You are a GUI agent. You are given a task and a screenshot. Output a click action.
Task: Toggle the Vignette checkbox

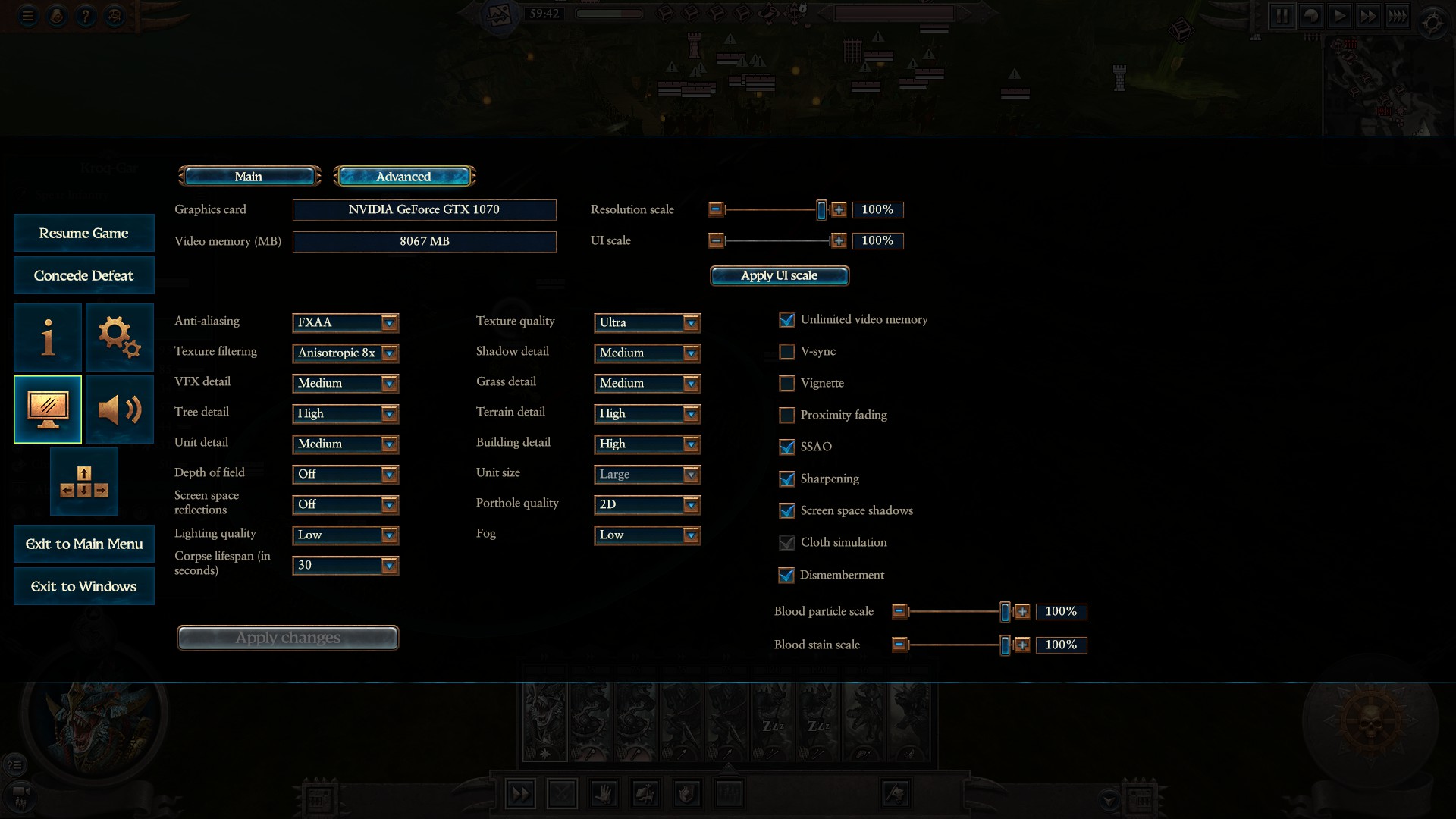(787, 384)
